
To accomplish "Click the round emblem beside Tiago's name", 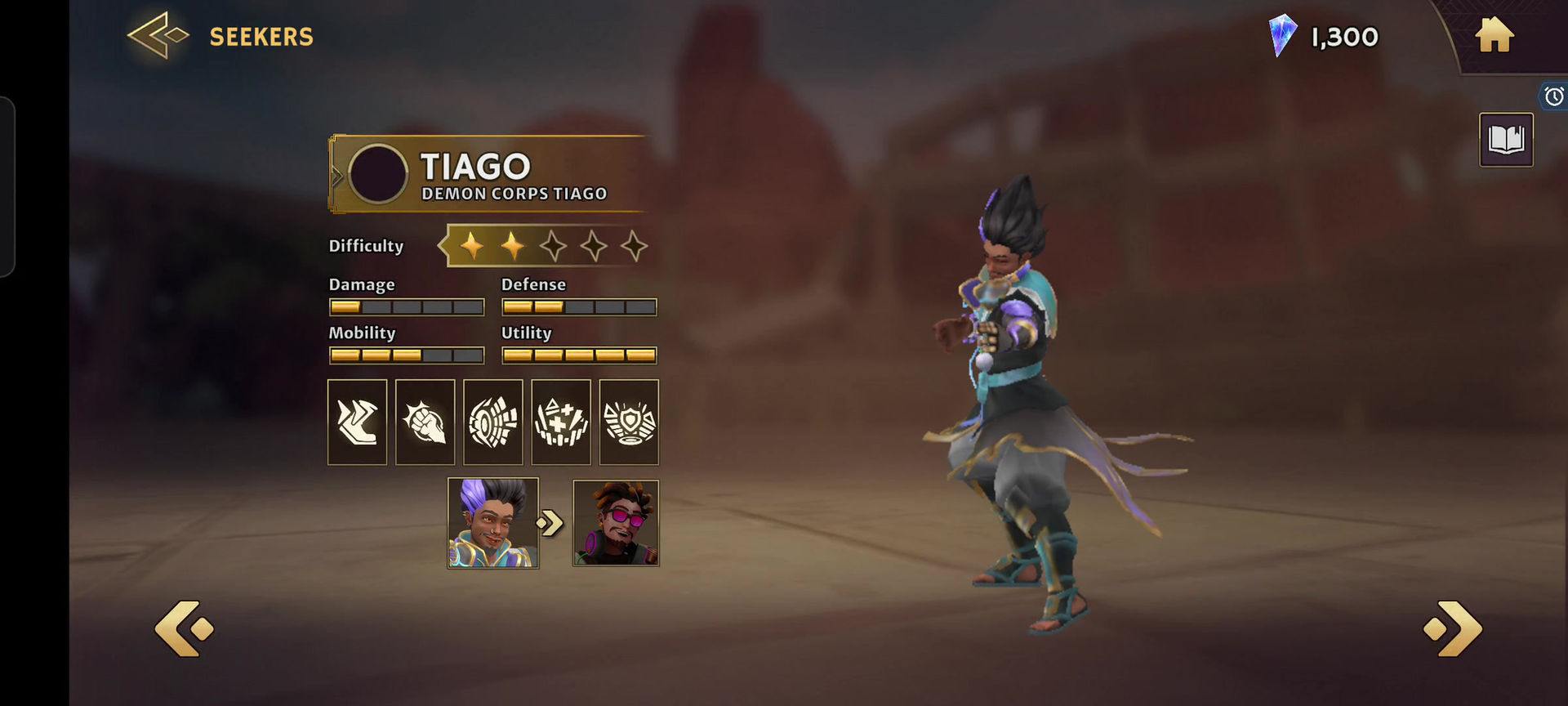I will (x=378, y=174).
